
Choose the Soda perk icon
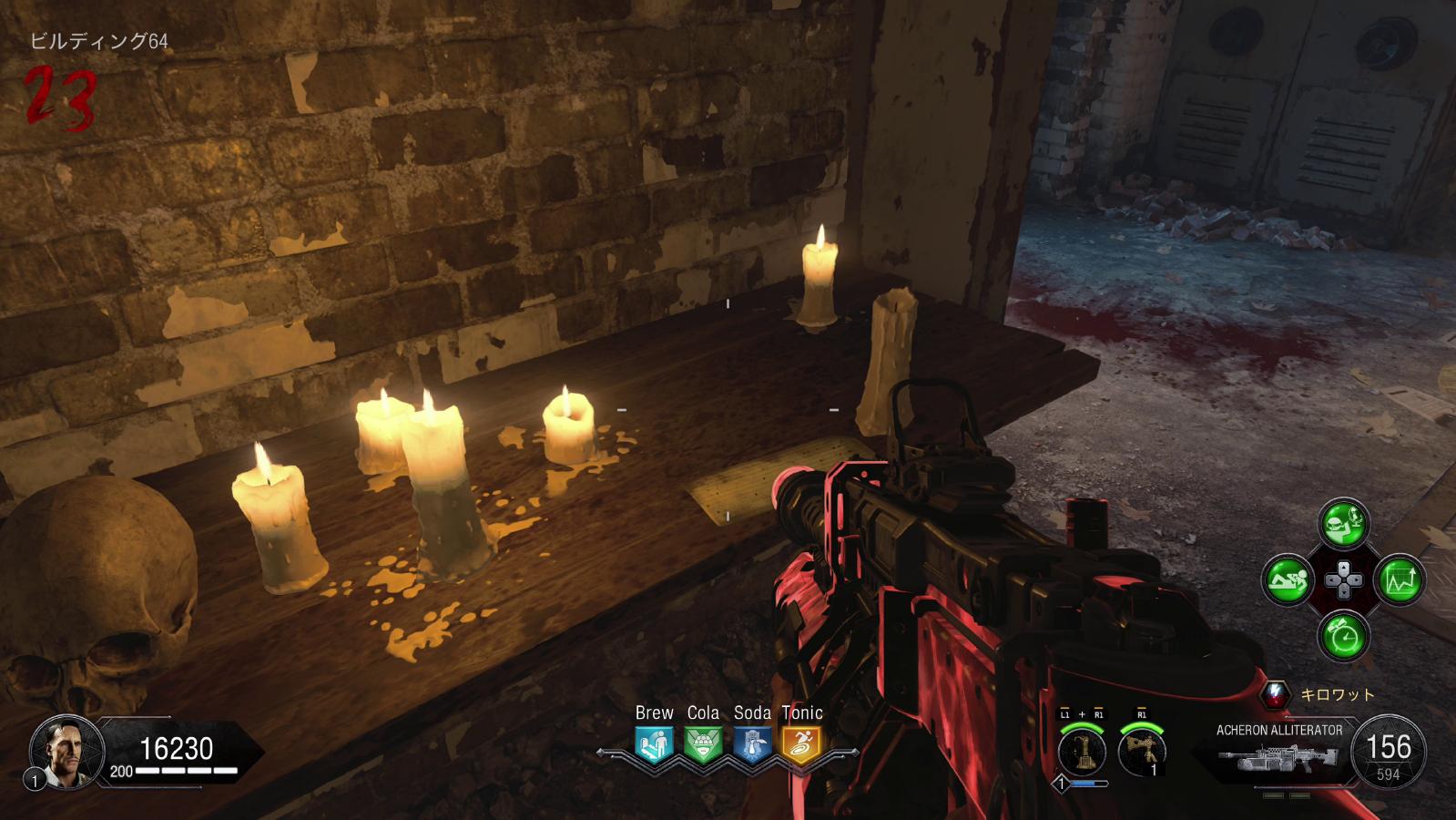coord(752,744)
